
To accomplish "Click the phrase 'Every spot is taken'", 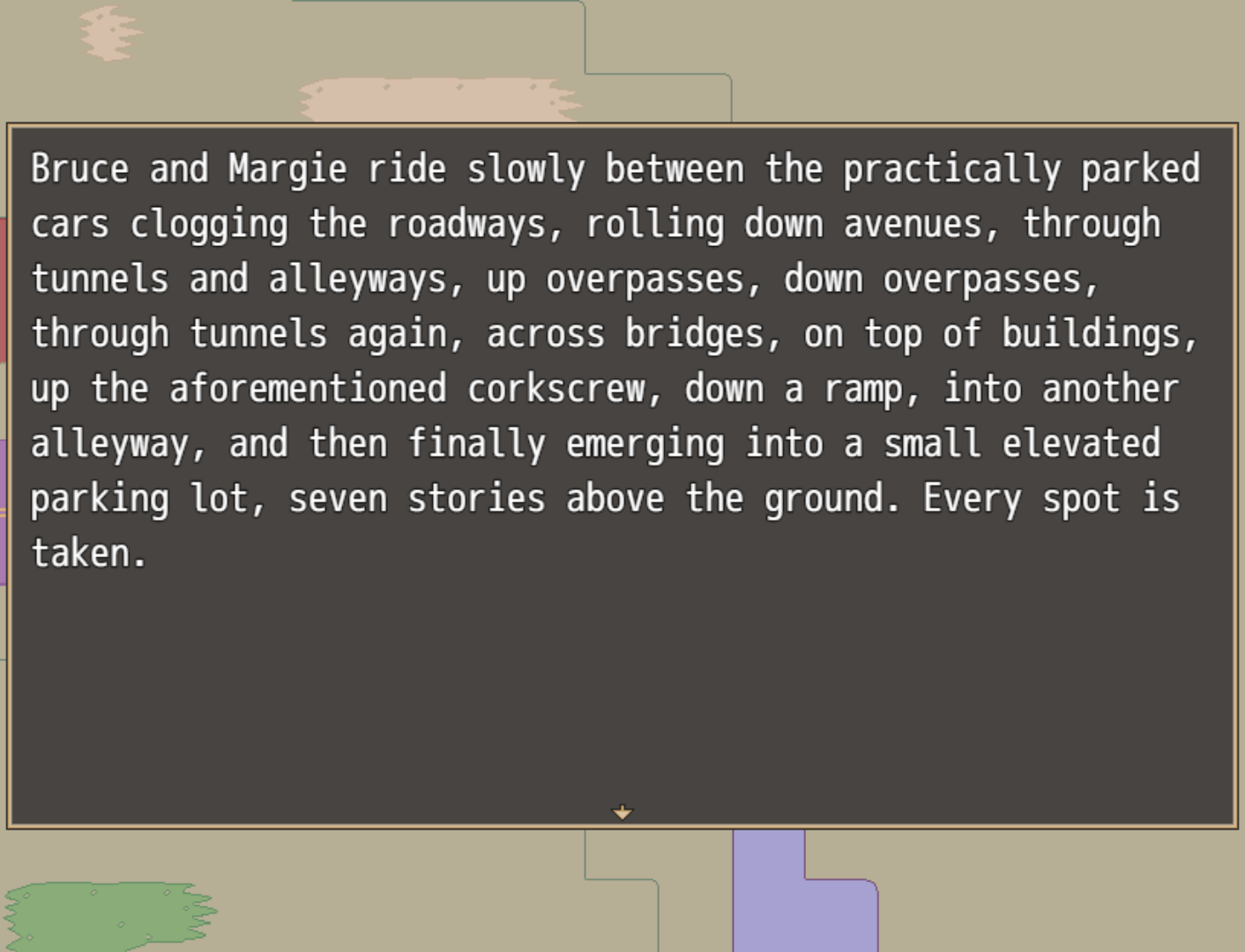I will coord(1049,498).
